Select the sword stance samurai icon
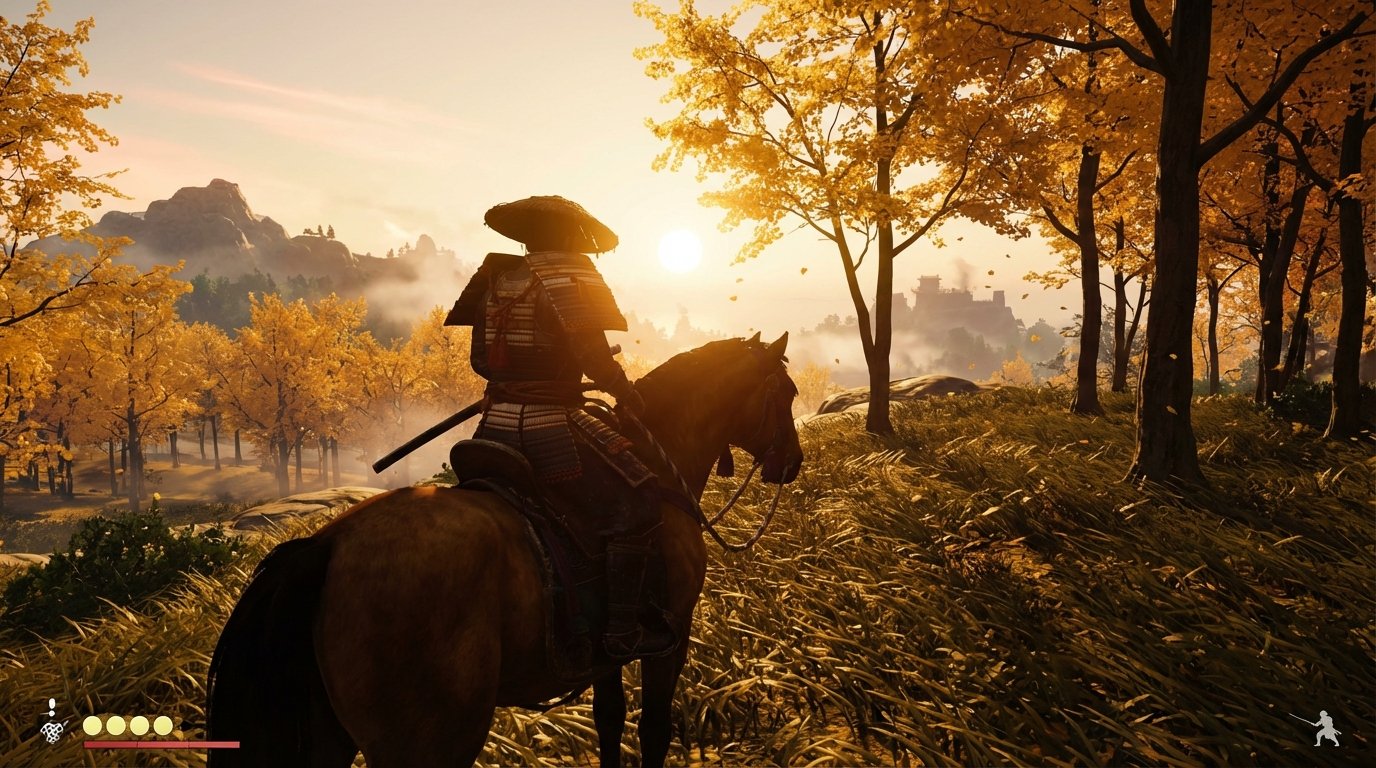The height and width of the screenshot is (768, 1376). coord(1326,727)
